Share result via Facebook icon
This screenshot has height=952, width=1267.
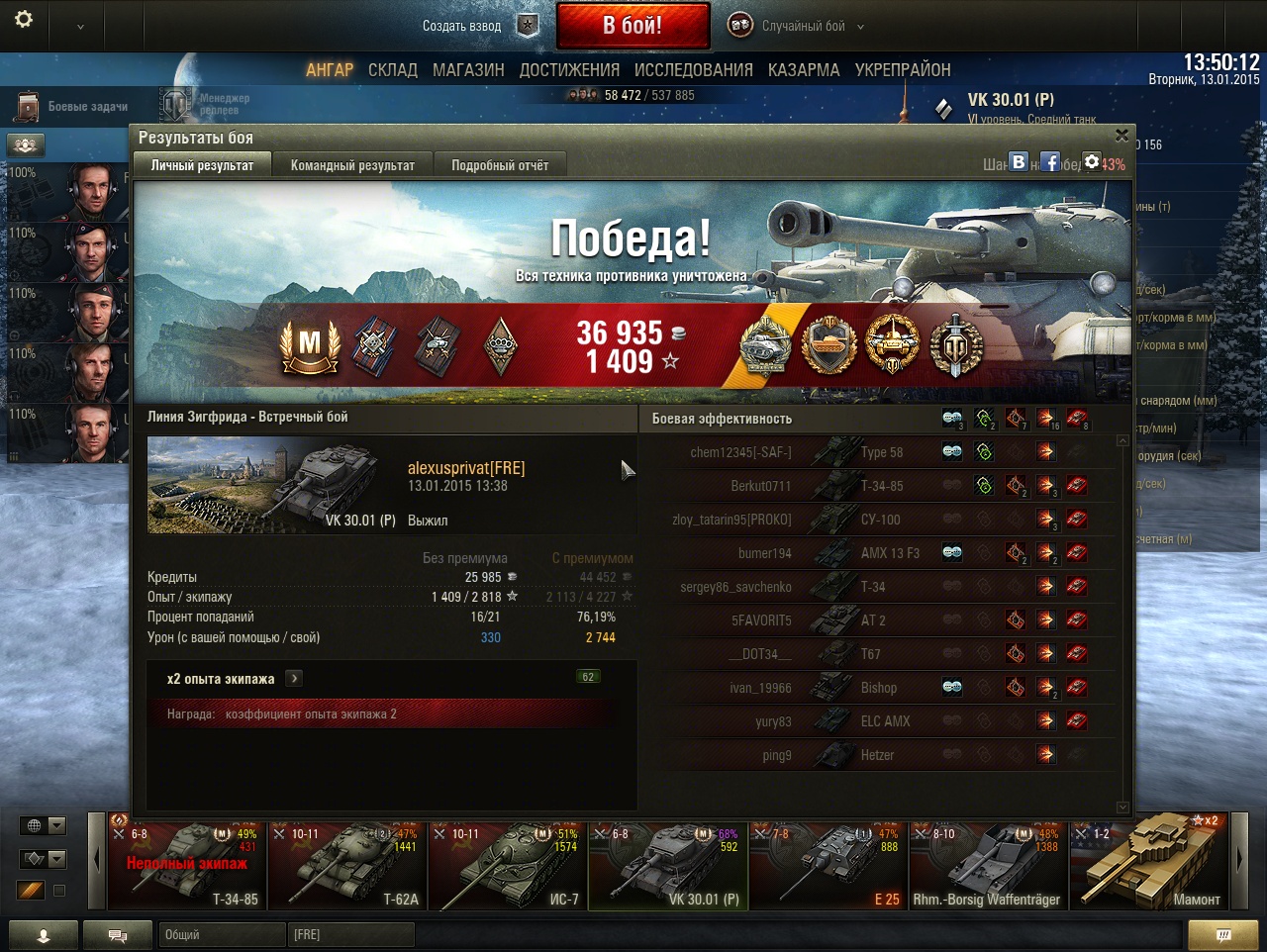point(1050,162)
